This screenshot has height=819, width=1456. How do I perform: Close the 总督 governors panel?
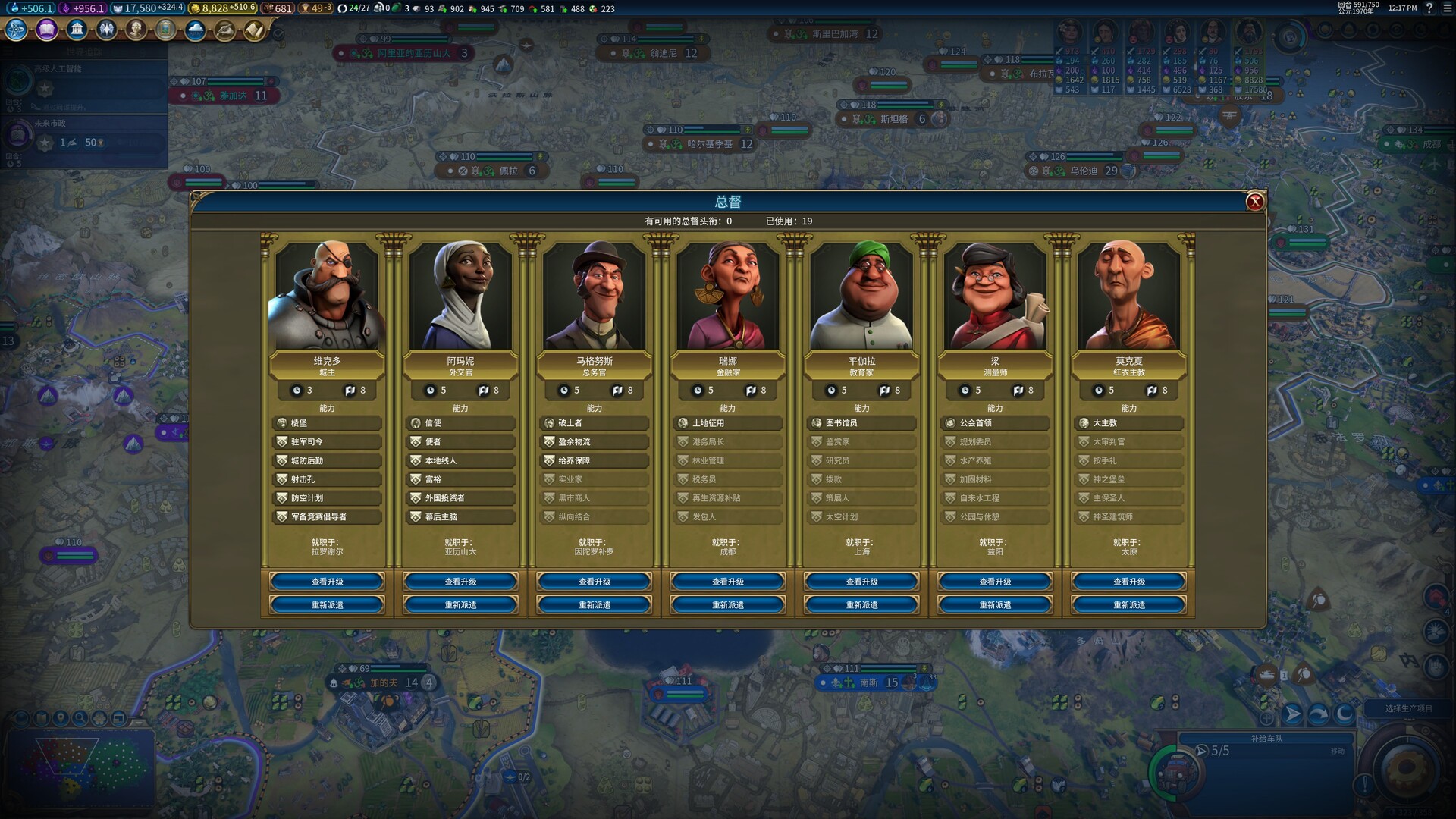1255,201
